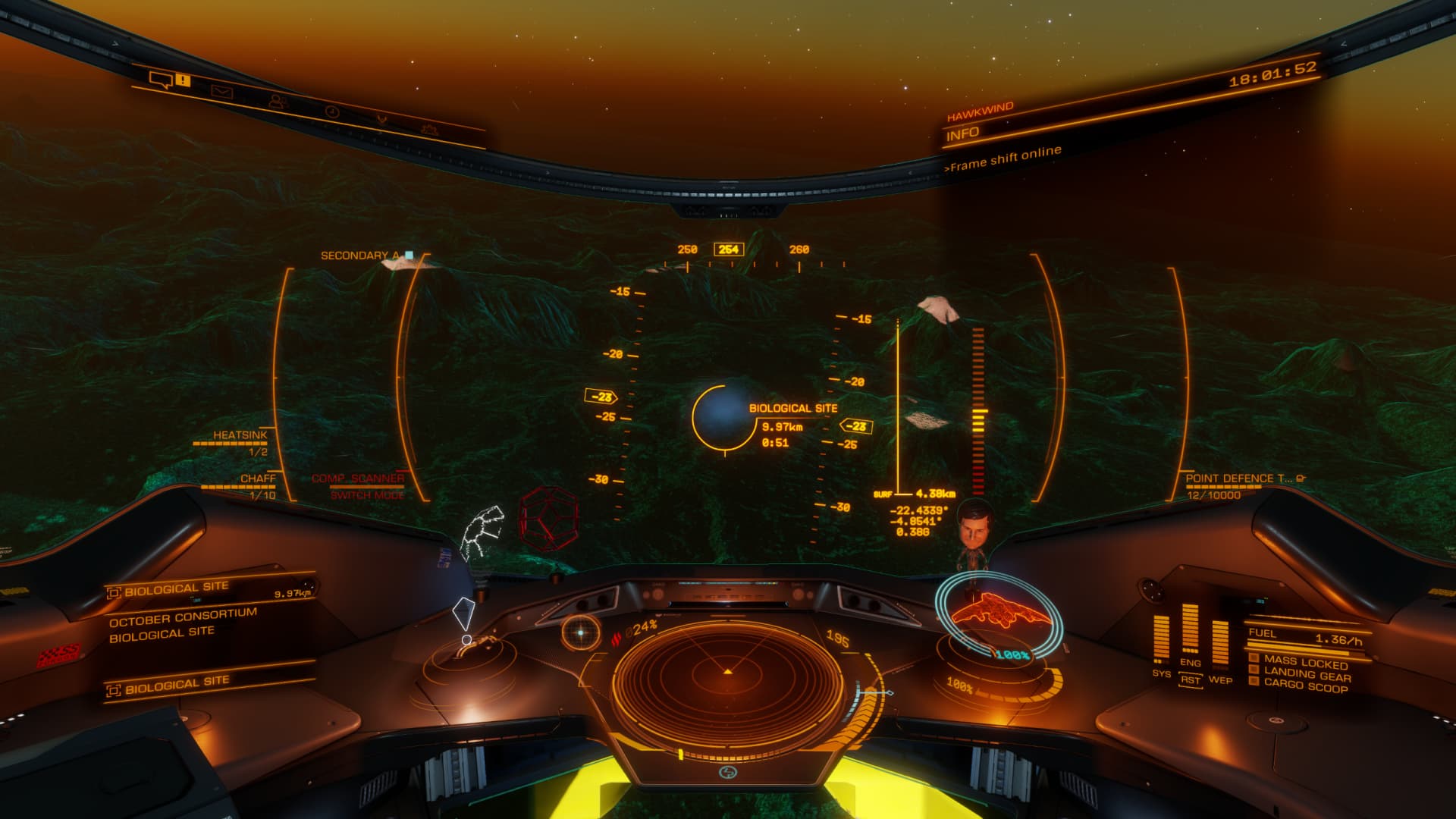1456x819 pixels.
Task: Open the envelope inbox tab
Action: [221, 91]
